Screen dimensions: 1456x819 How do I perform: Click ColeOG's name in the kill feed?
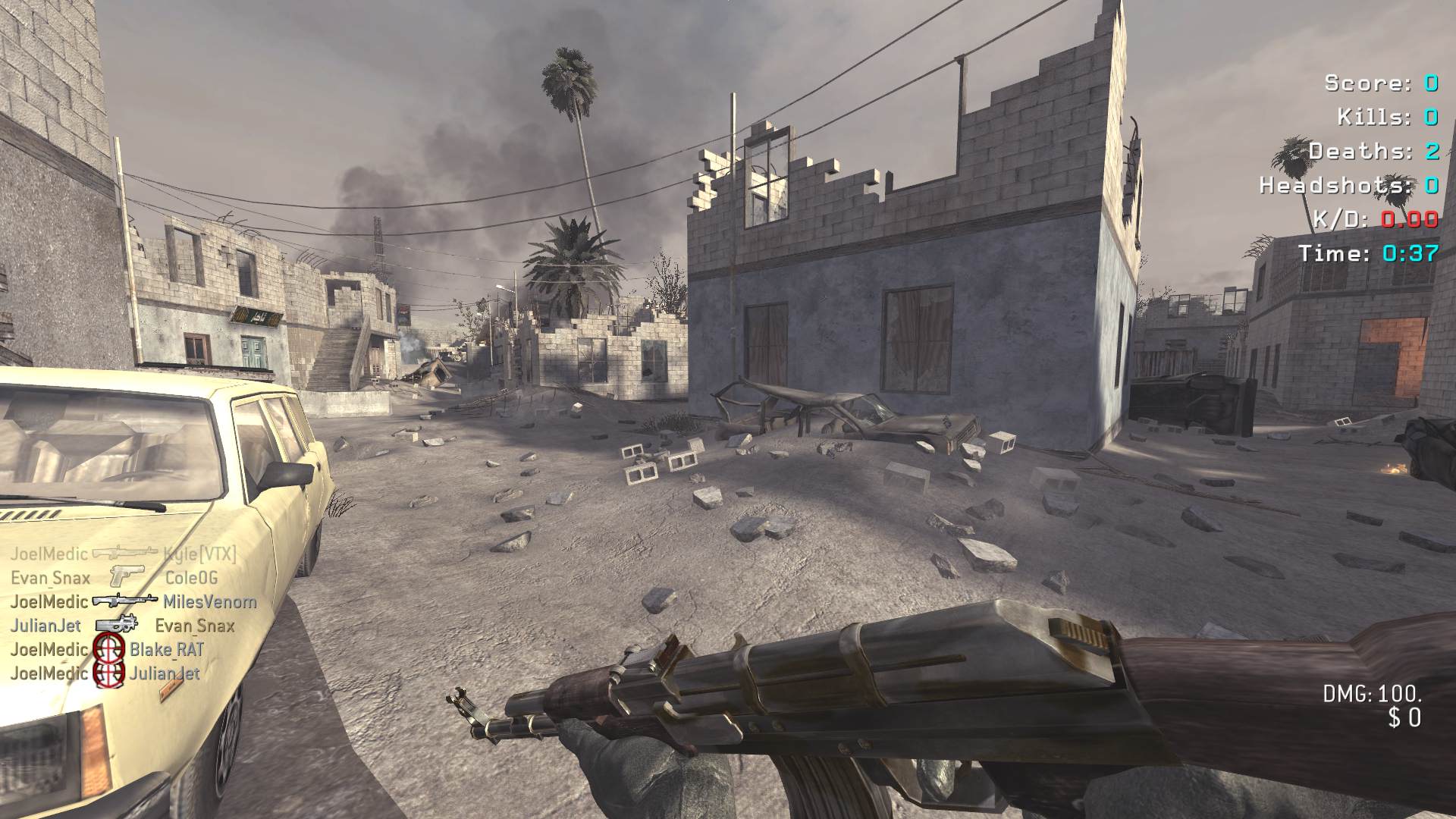191,578
